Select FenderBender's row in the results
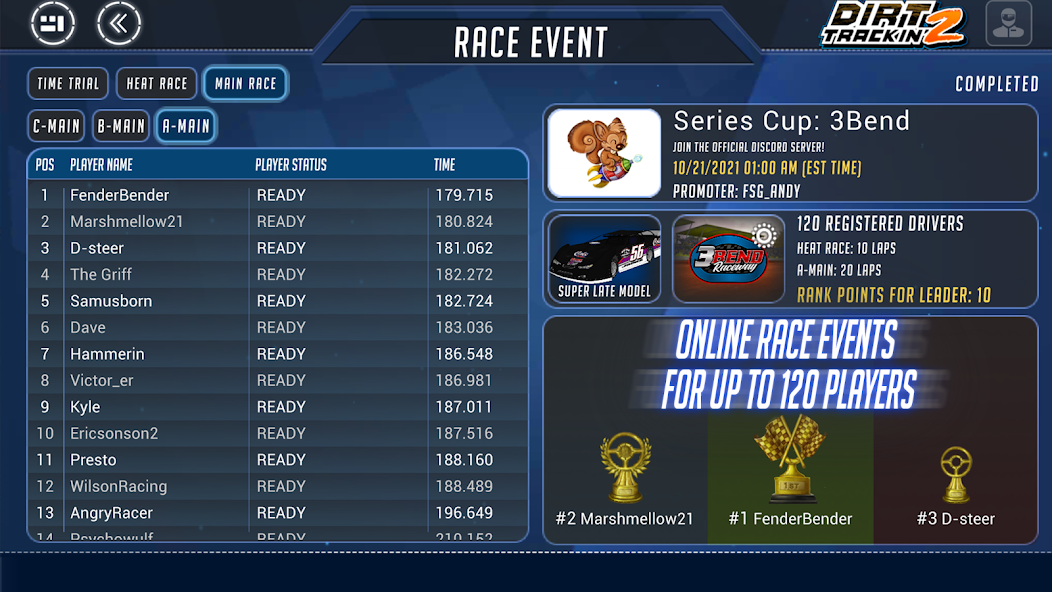1052x592 pixels. 277,195
